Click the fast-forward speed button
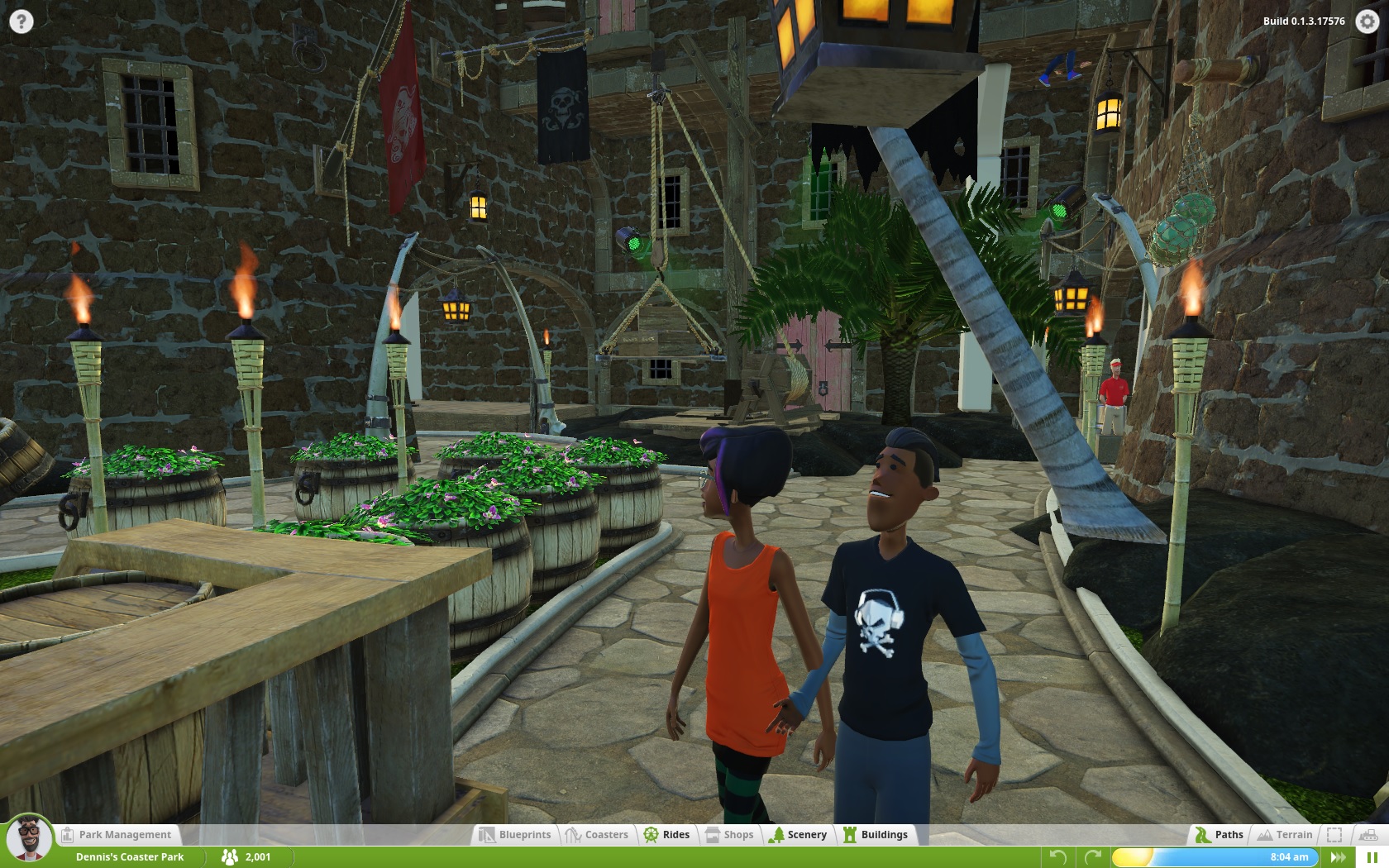This screenshot has height=868, width=1389. pyautogui.click(x=1339, y=857)
